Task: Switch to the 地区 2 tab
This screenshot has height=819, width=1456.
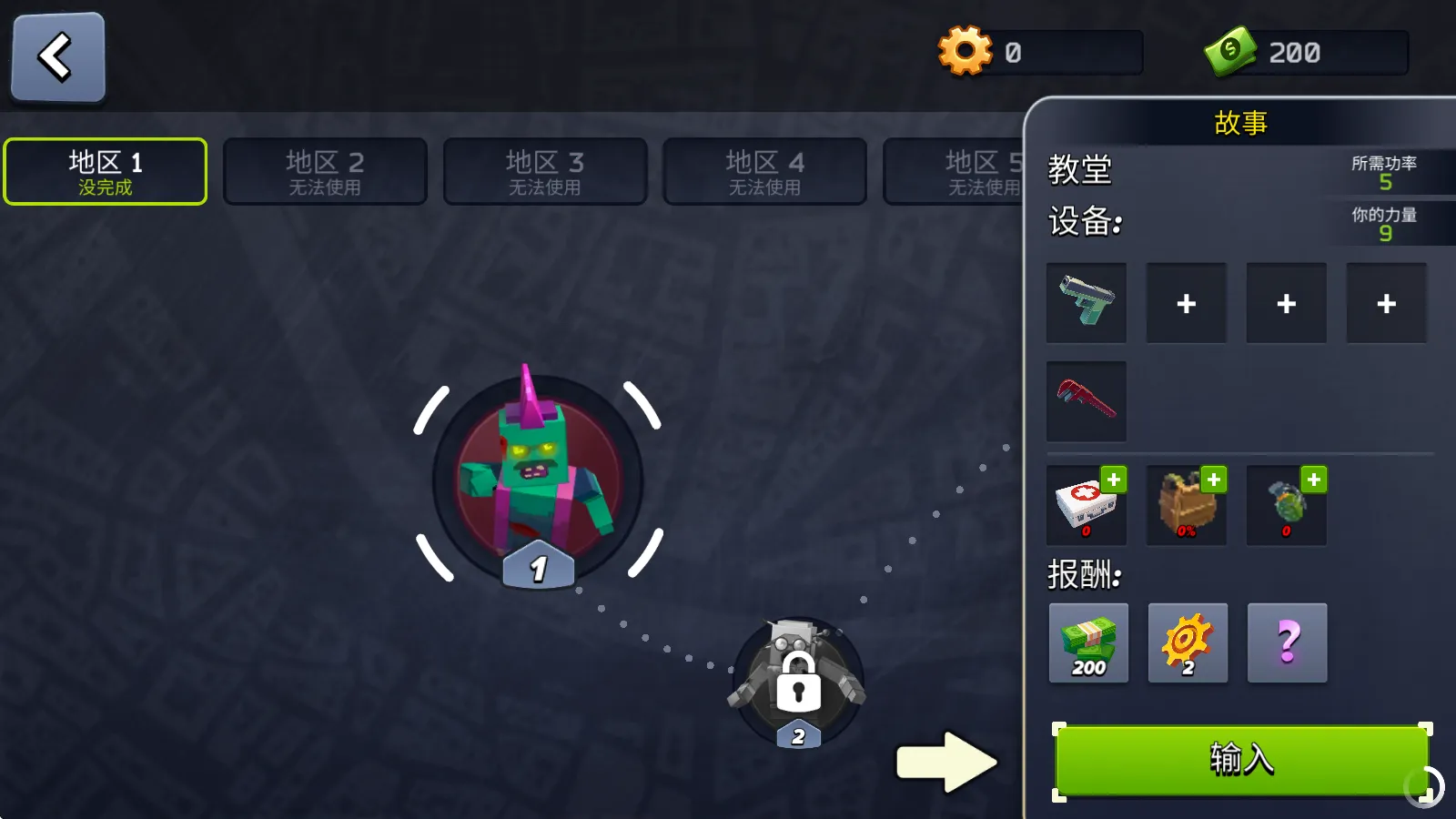Action: (x=325, y=171)
